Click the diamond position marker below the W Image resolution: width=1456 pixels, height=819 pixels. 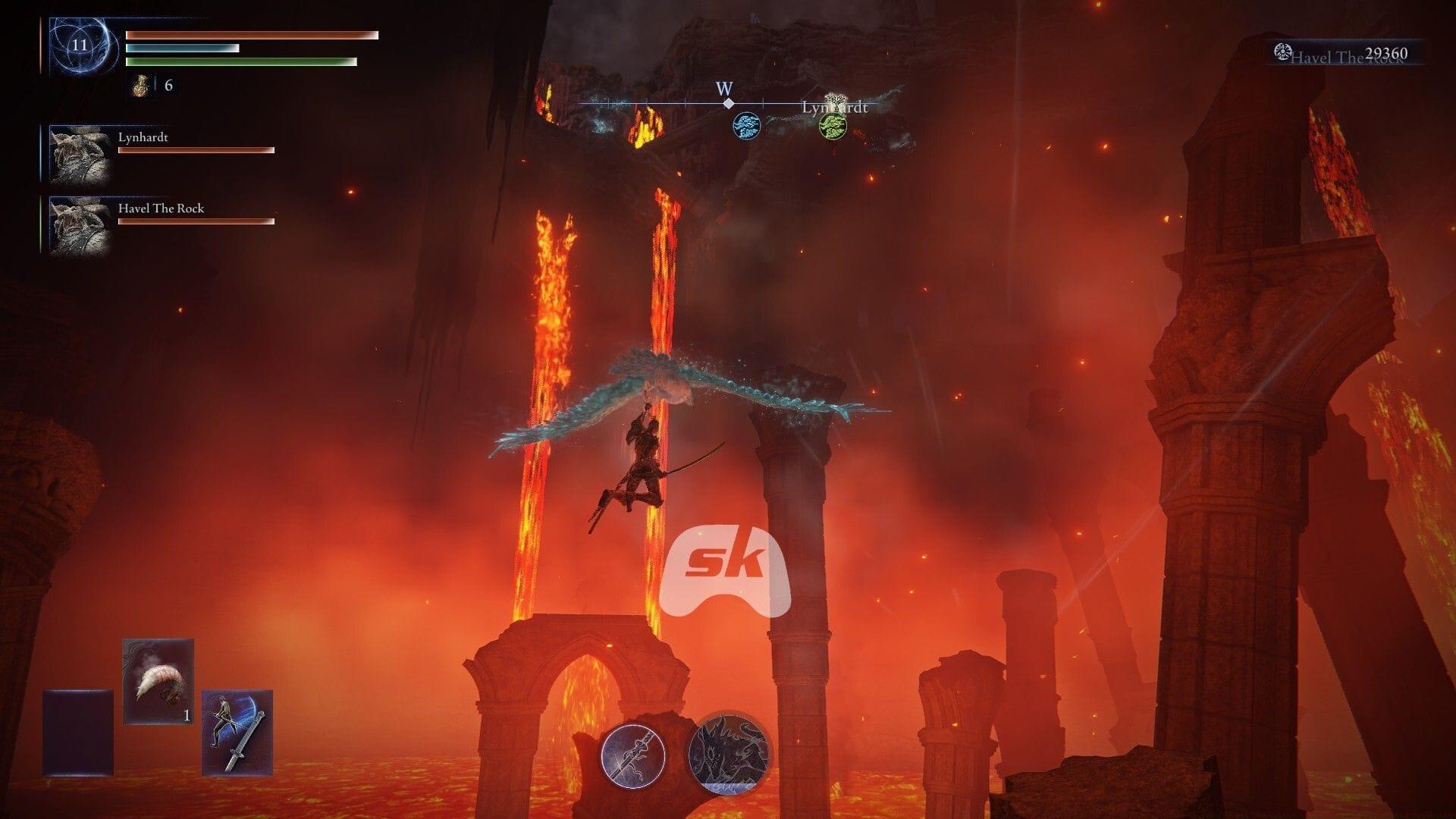pos(727,104)
